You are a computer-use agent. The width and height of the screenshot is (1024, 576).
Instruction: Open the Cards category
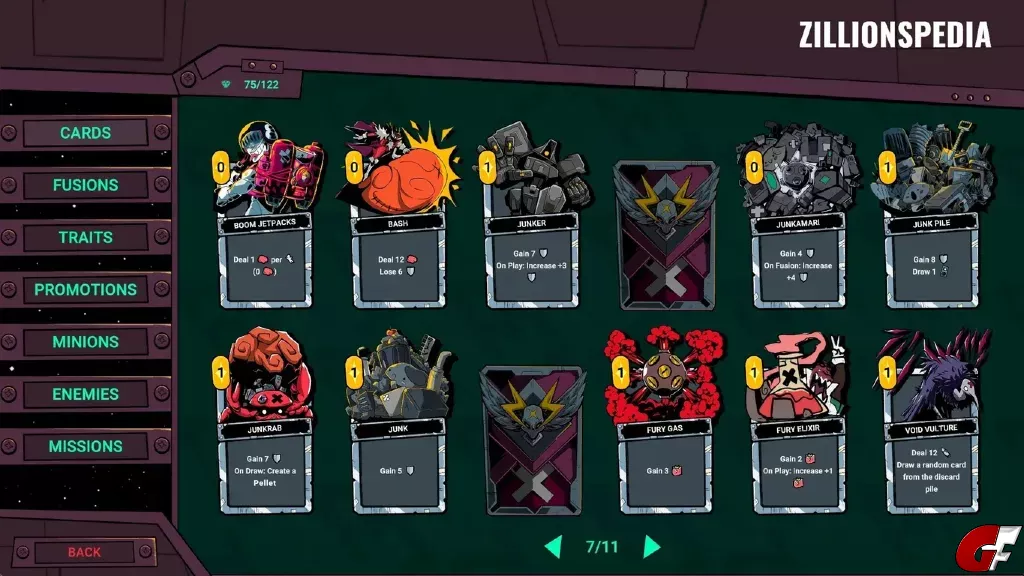click(x=85, y=133)
